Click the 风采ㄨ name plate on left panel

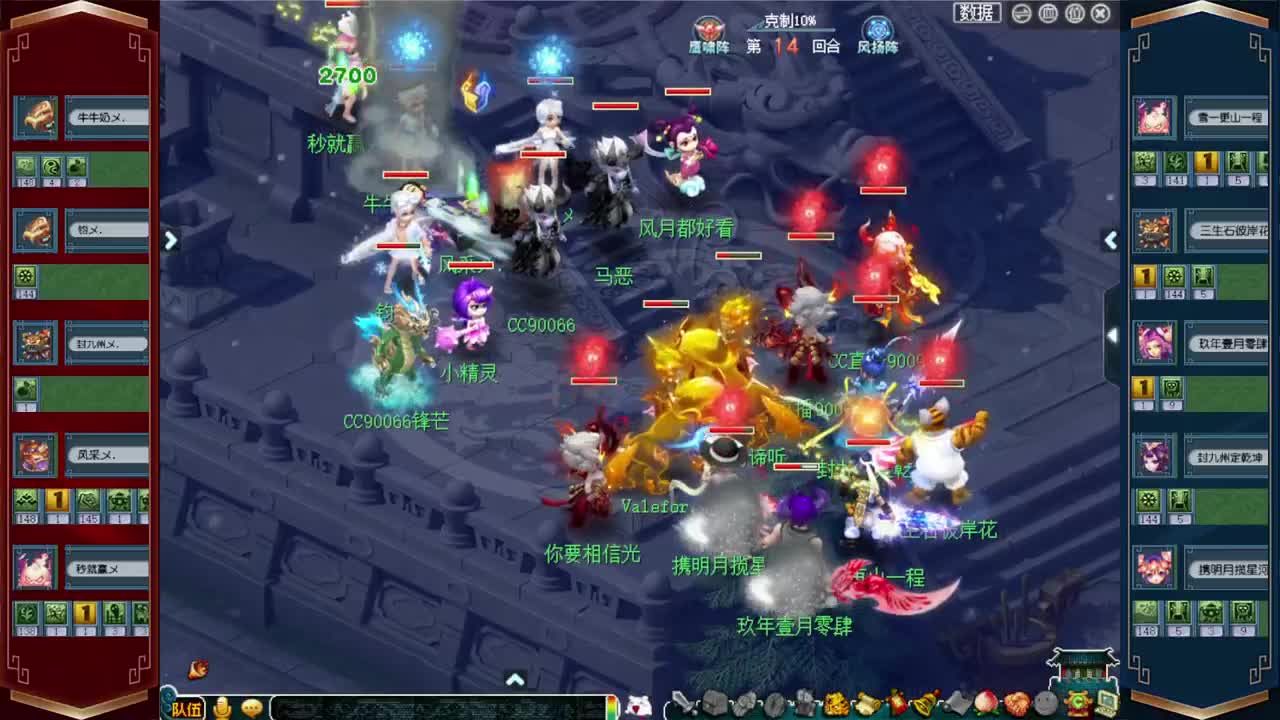106,455
